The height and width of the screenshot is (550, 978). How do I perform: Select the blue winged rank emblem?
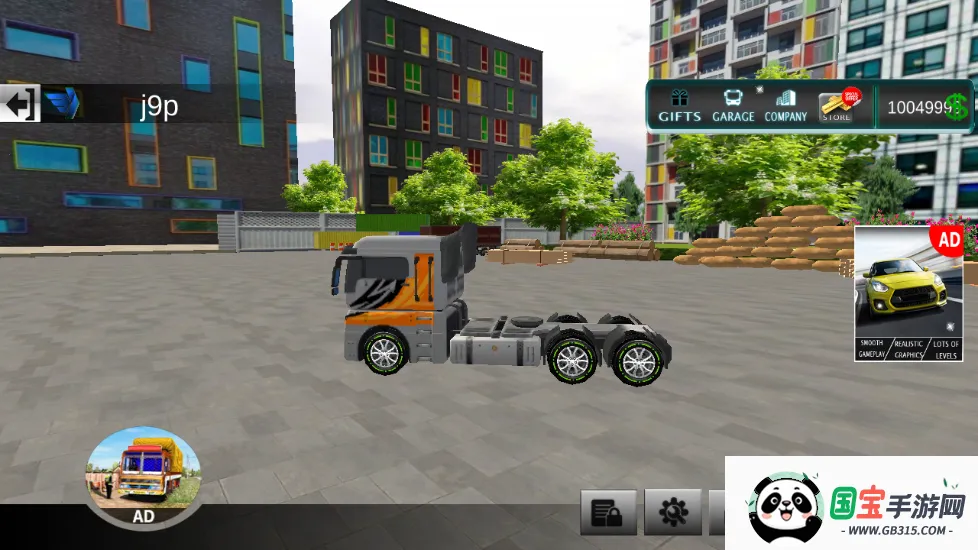tap(64, 104)
